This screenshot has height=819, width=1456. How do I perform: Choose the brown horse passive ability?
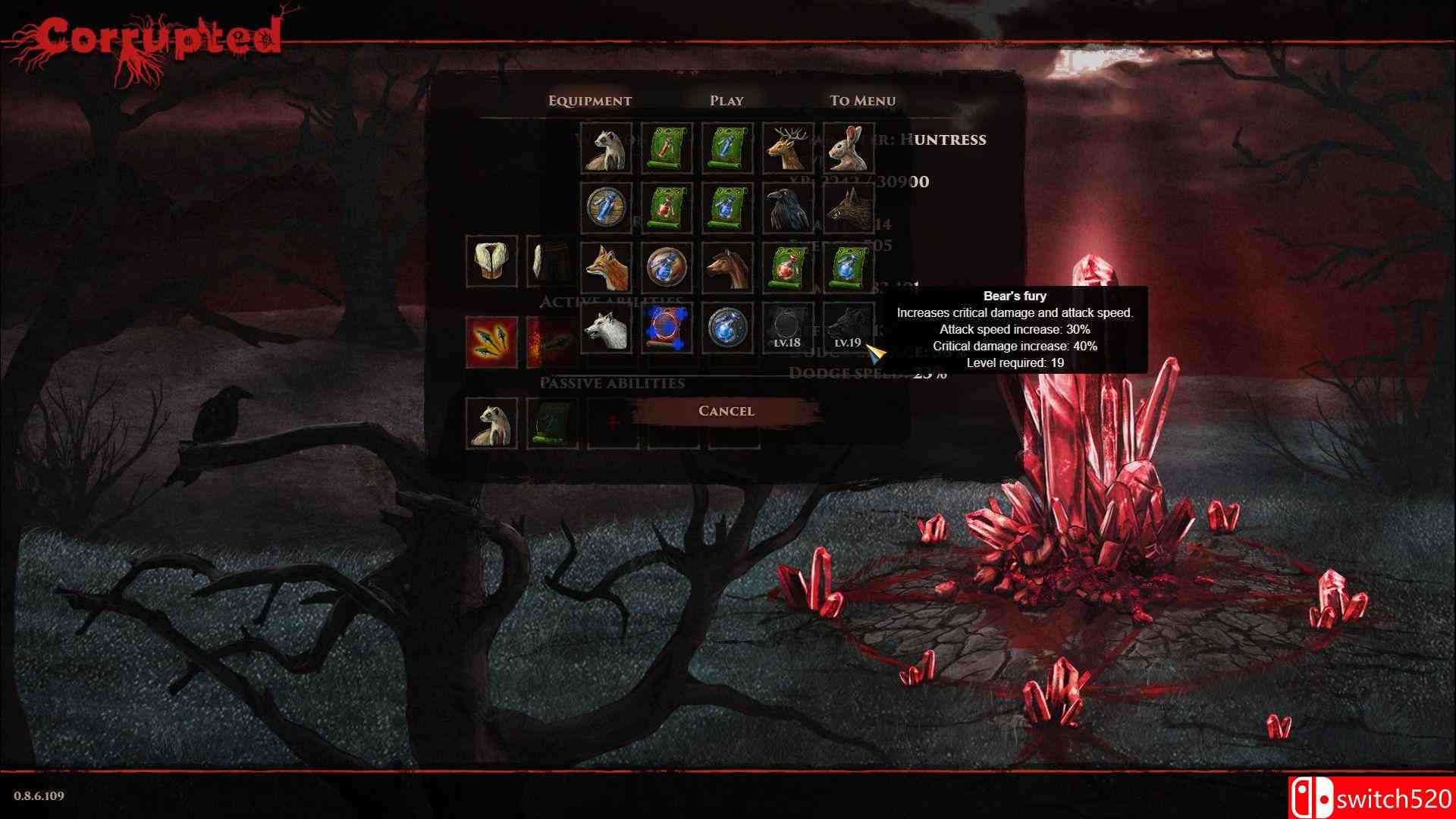[727, 268]
